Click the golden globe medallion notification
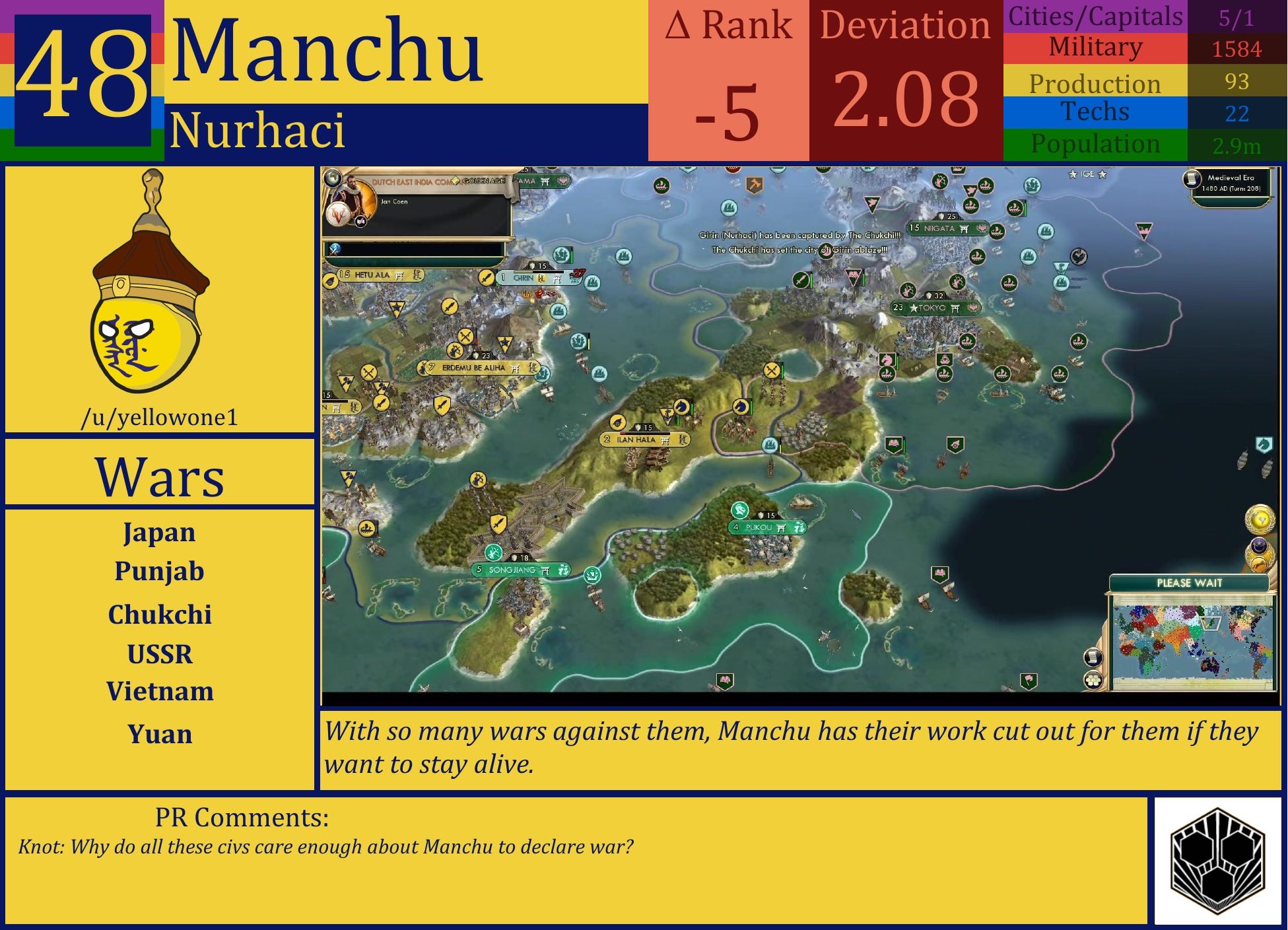The width and height of the screenshot is (1288, 930). [x=1260, y=517]
